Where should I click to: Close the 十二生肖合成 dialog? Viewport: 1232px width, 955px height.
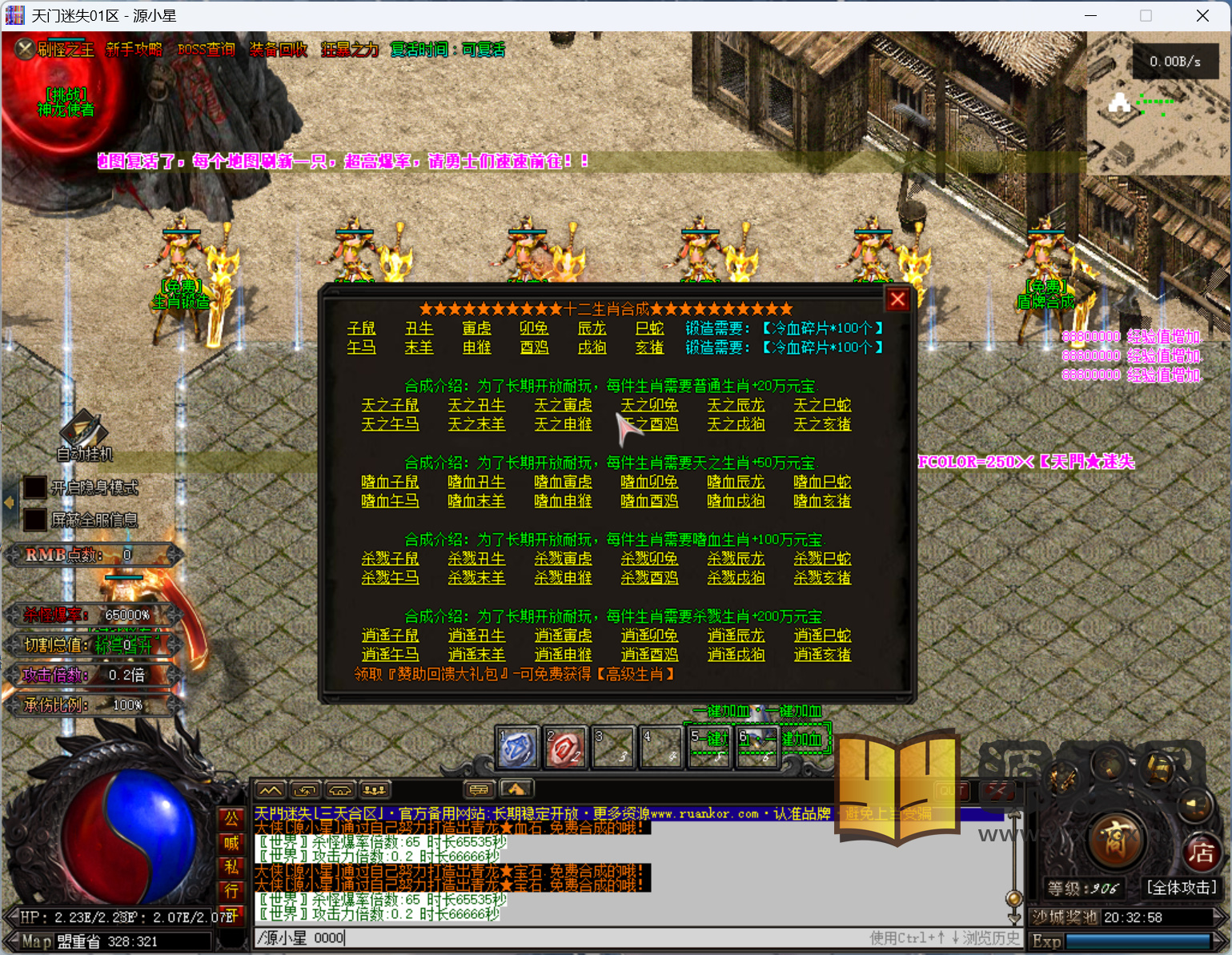pyautogui.click(x=897, y=299)
